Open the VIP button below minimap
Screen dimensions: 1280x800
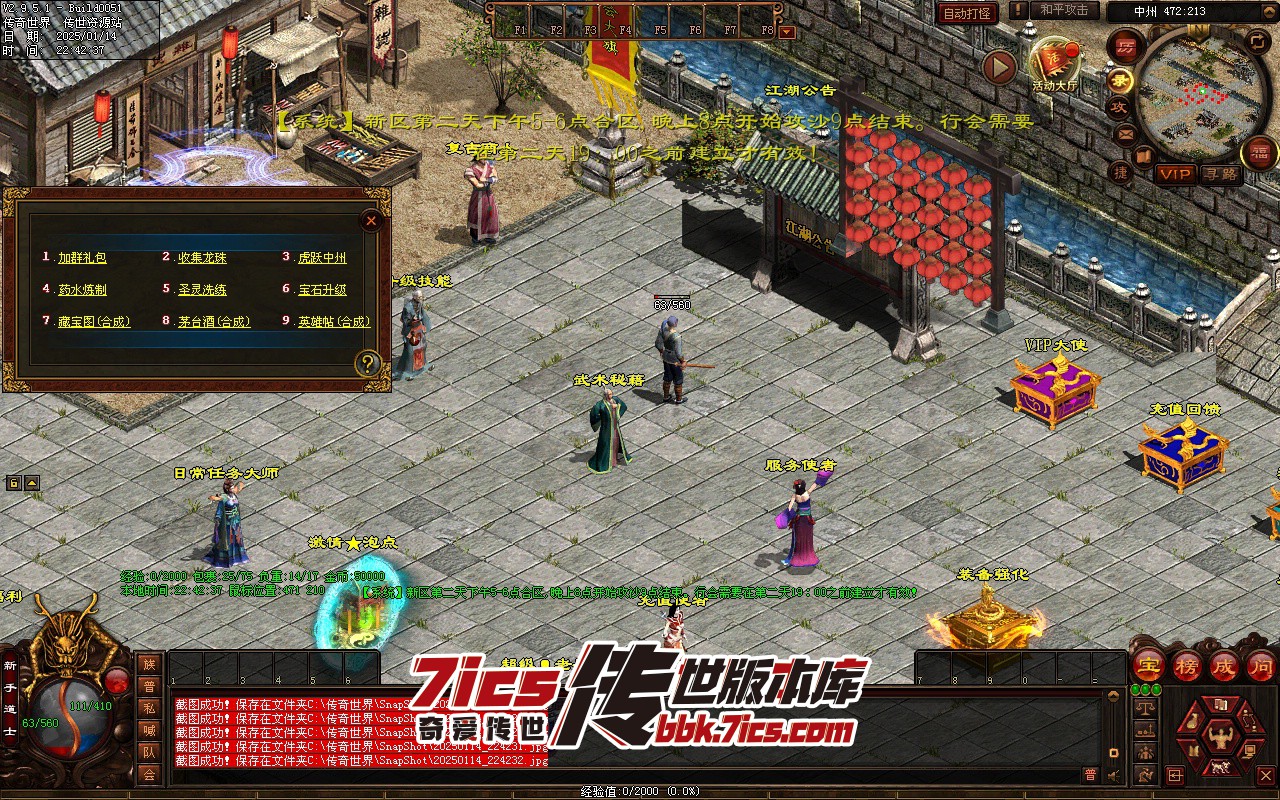pyautogui.click(x=1175, y=174)
